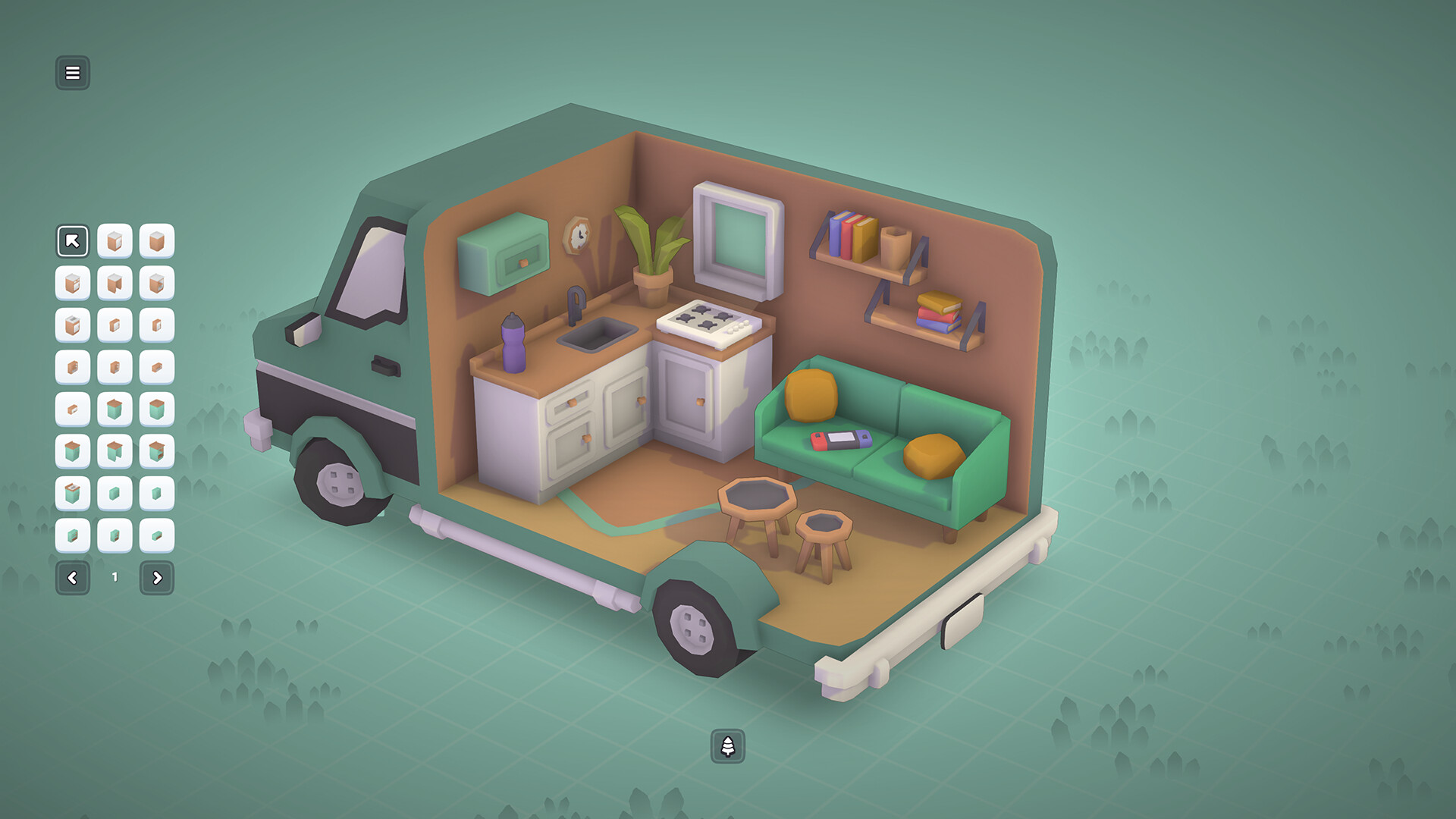Go to the next palette page
The image size is (1456, 819).
(x=156, y=576)
